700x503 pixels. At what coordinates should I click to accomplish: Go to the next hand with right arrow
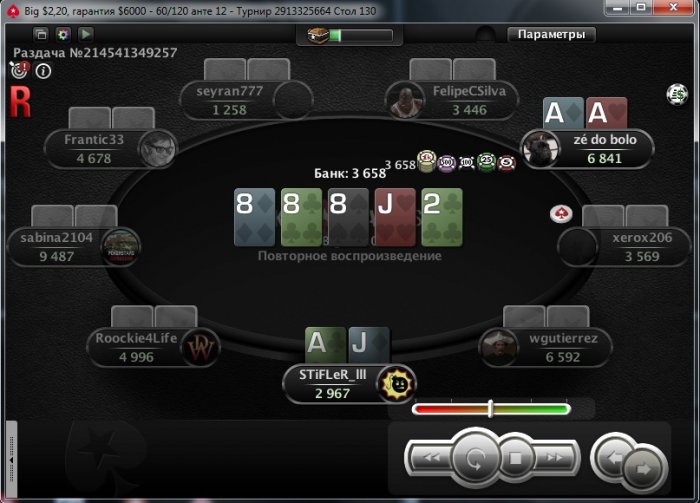(644, 467)
